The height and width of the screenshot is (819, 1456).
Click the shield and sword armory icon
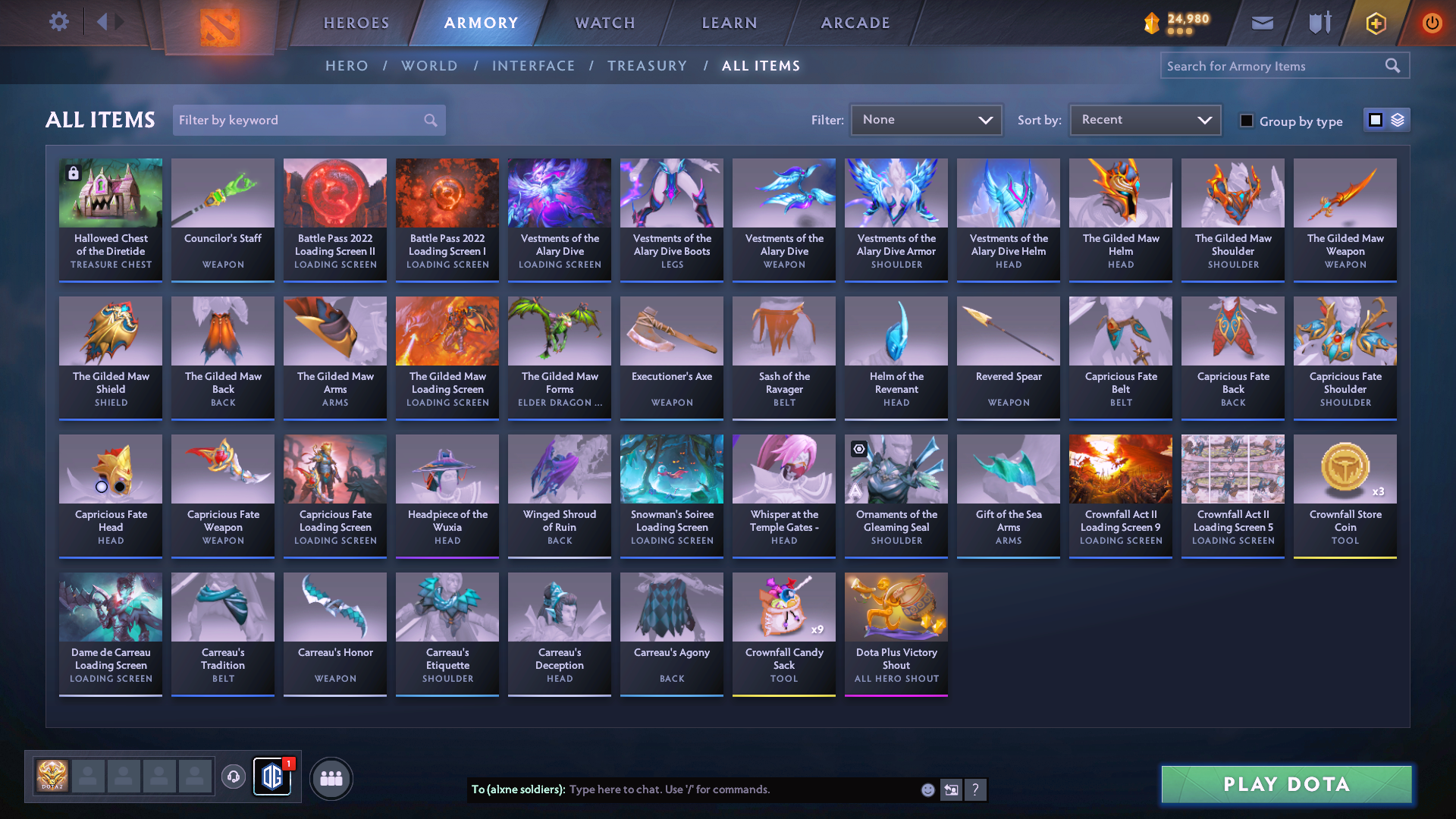click(1319, 22)
